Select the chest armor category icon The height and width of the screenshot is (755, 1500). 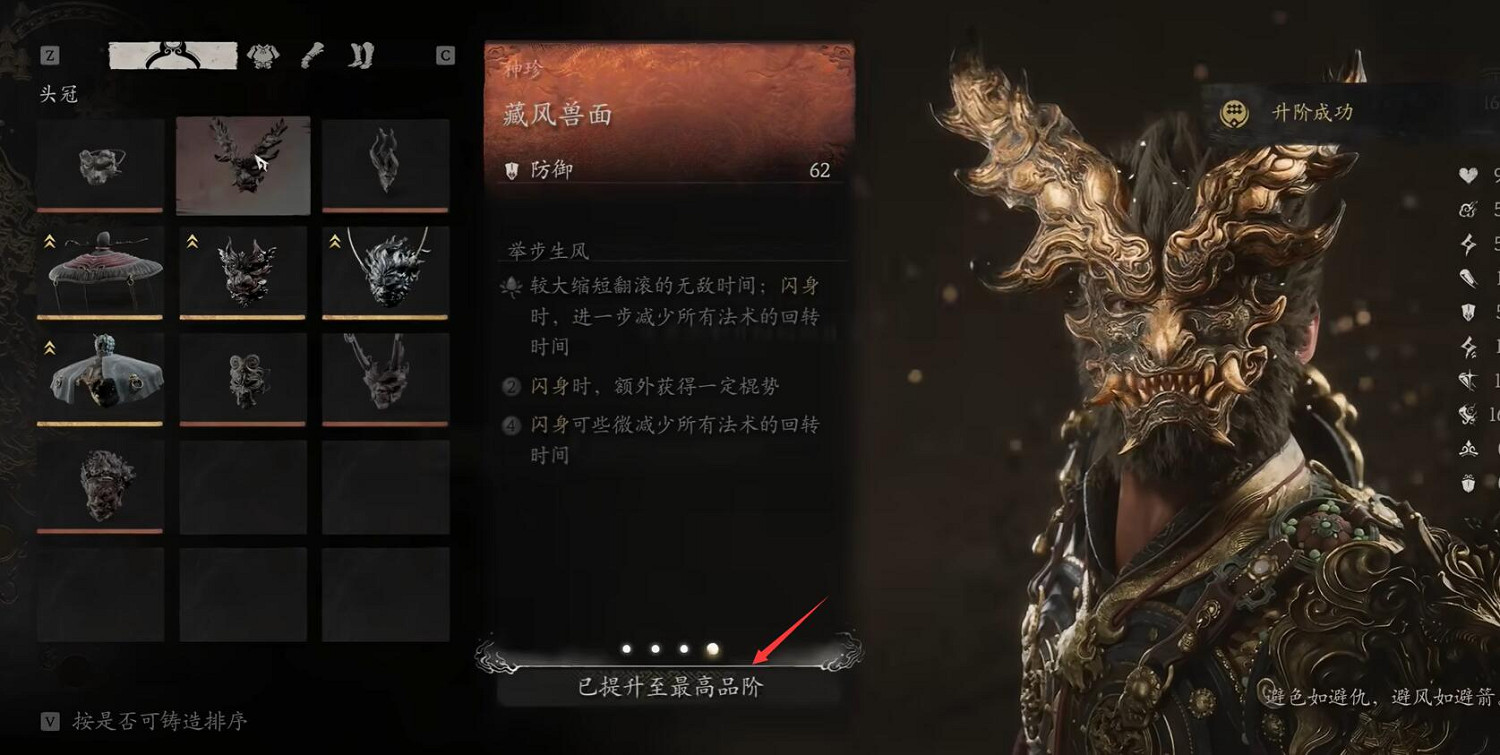(x=262, y=55)
